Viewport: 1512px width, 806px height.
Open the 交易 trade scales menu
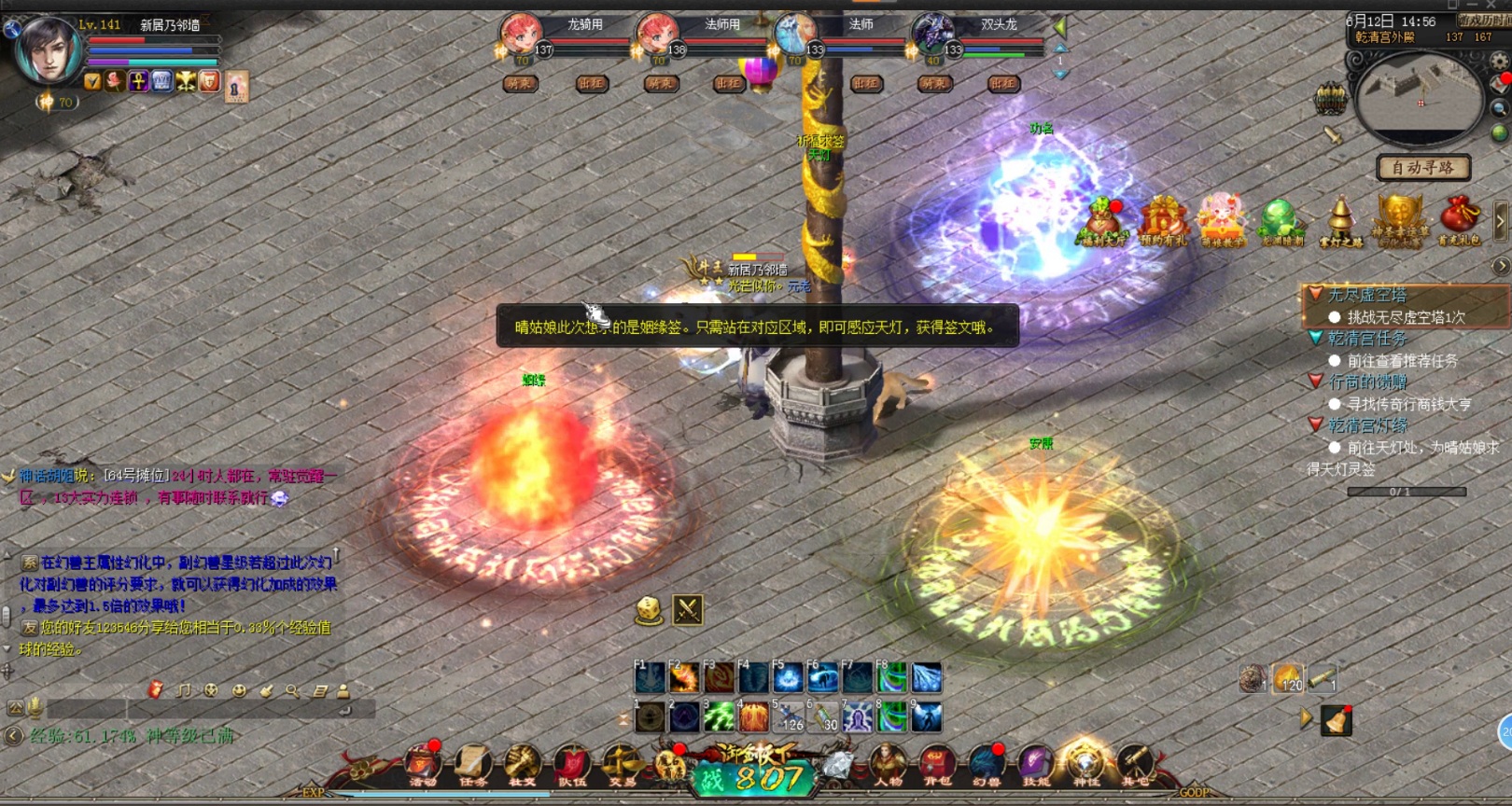click(x=621, y=766)
